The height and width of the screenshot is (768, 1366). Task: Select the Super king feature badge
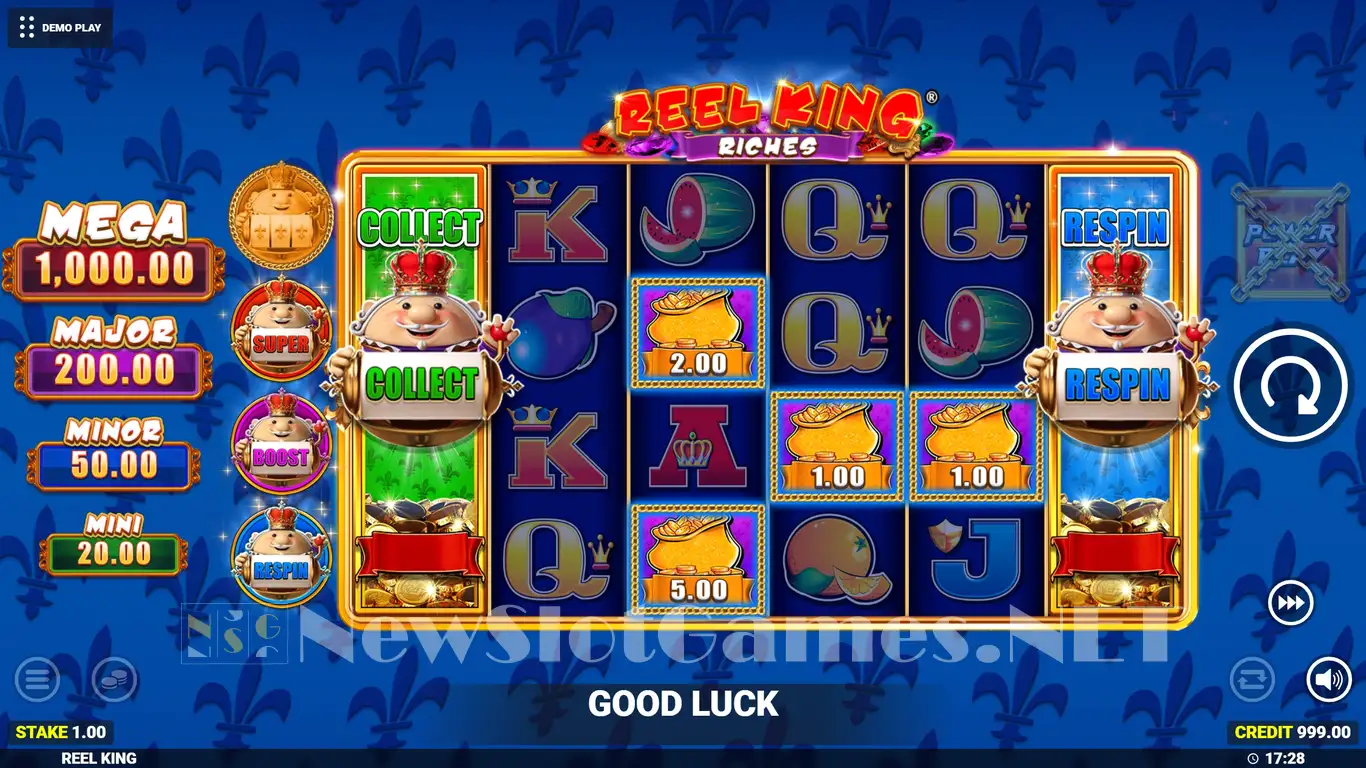click(281, 328)
